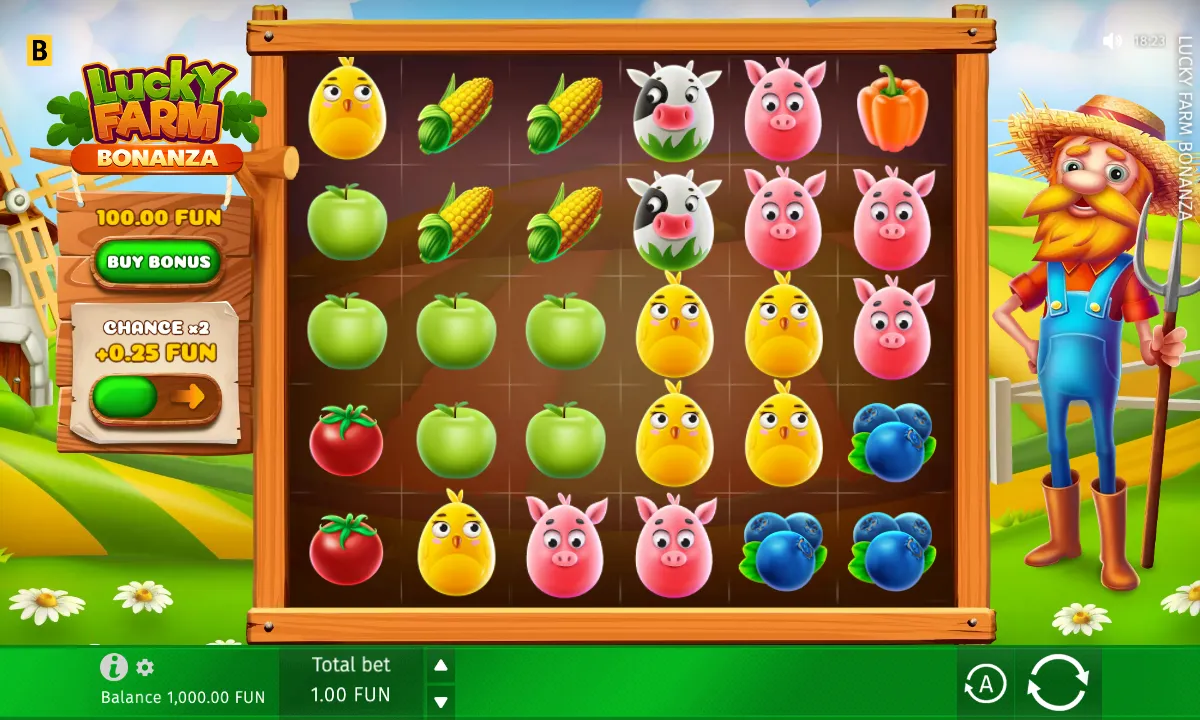Open settings via the gear icon

coord(146,667)
